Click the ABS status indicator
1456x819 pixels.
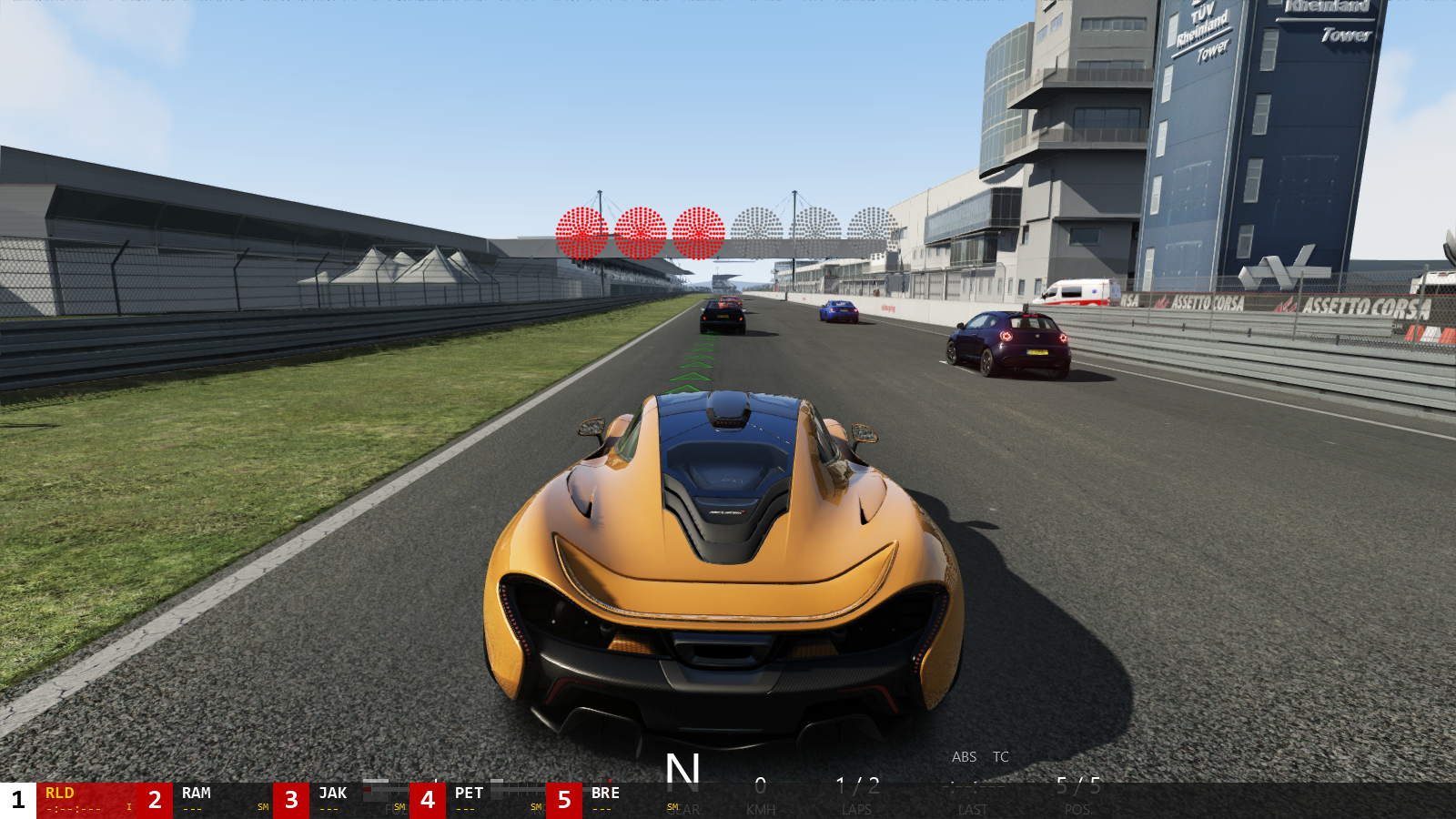(965, 756)
